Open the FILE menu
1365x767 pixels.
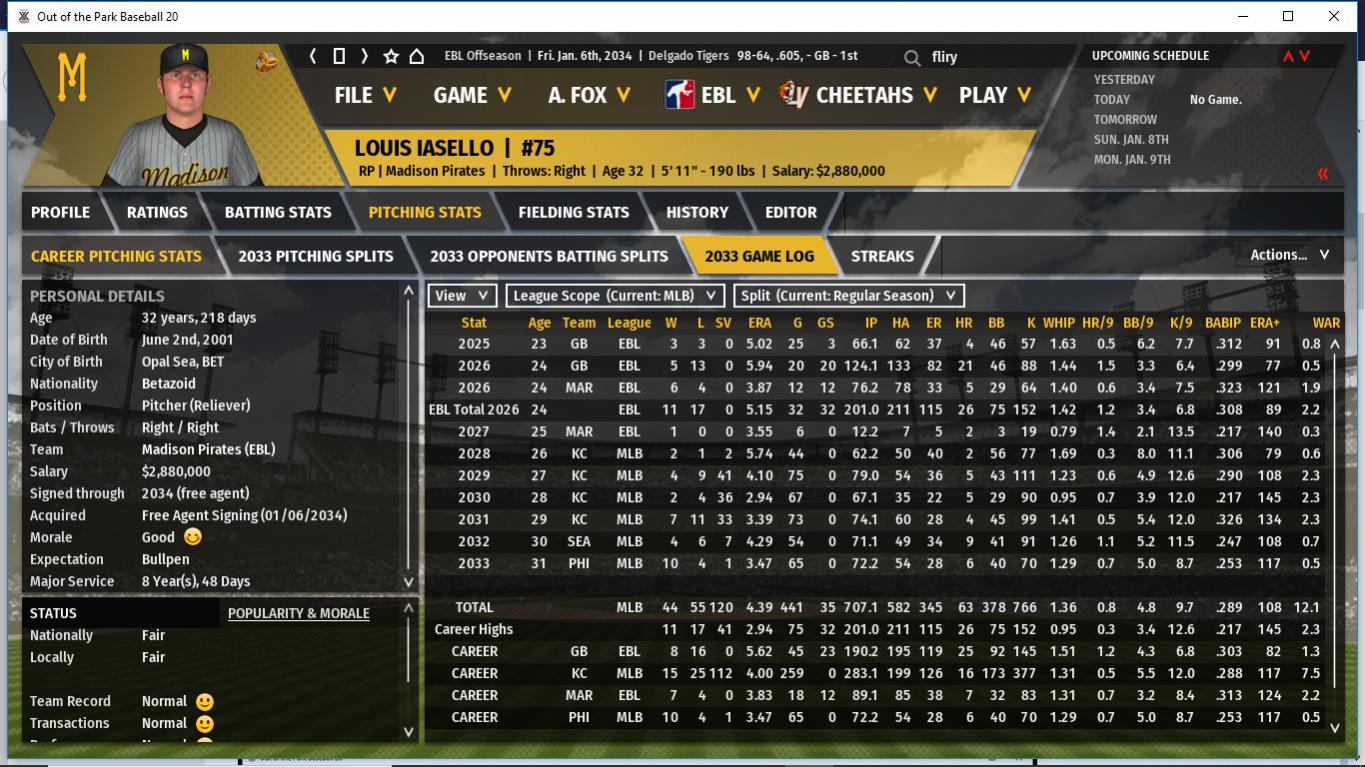365,95
